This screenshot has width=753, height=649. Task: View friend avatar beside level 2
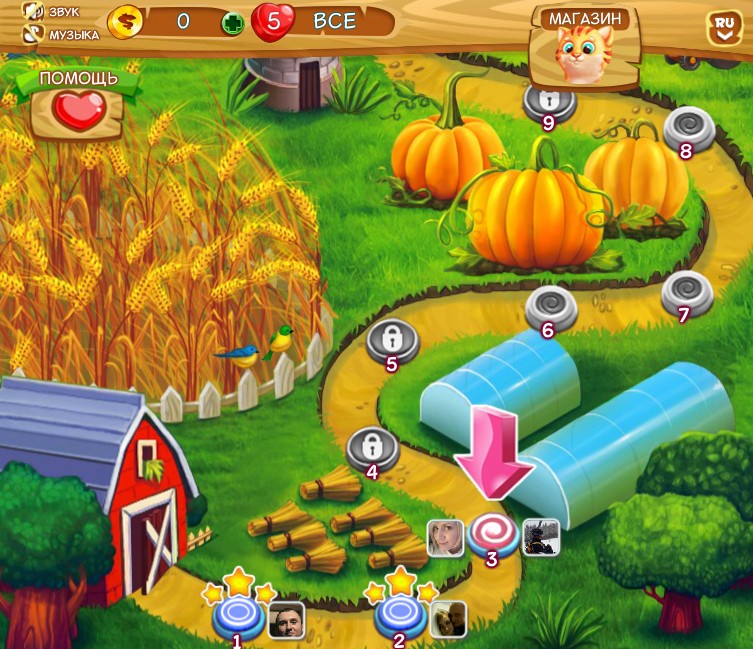pos(448,620)
